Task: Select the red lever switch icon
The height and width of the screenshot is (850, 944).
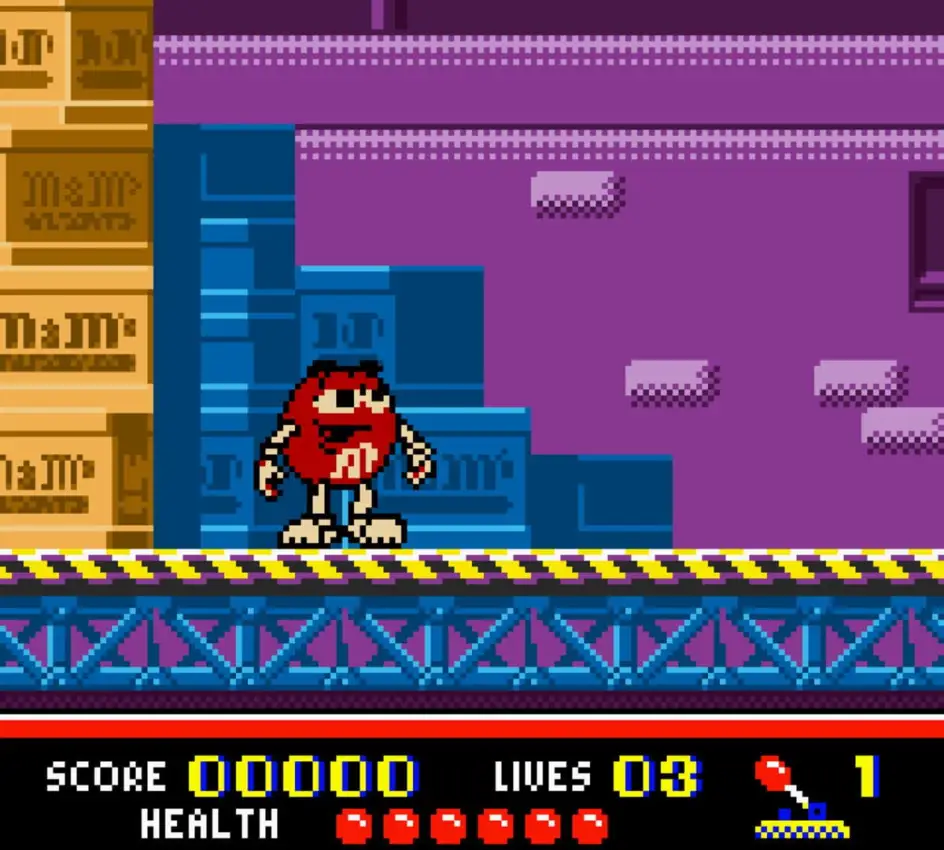Action: tap(799, 797)
